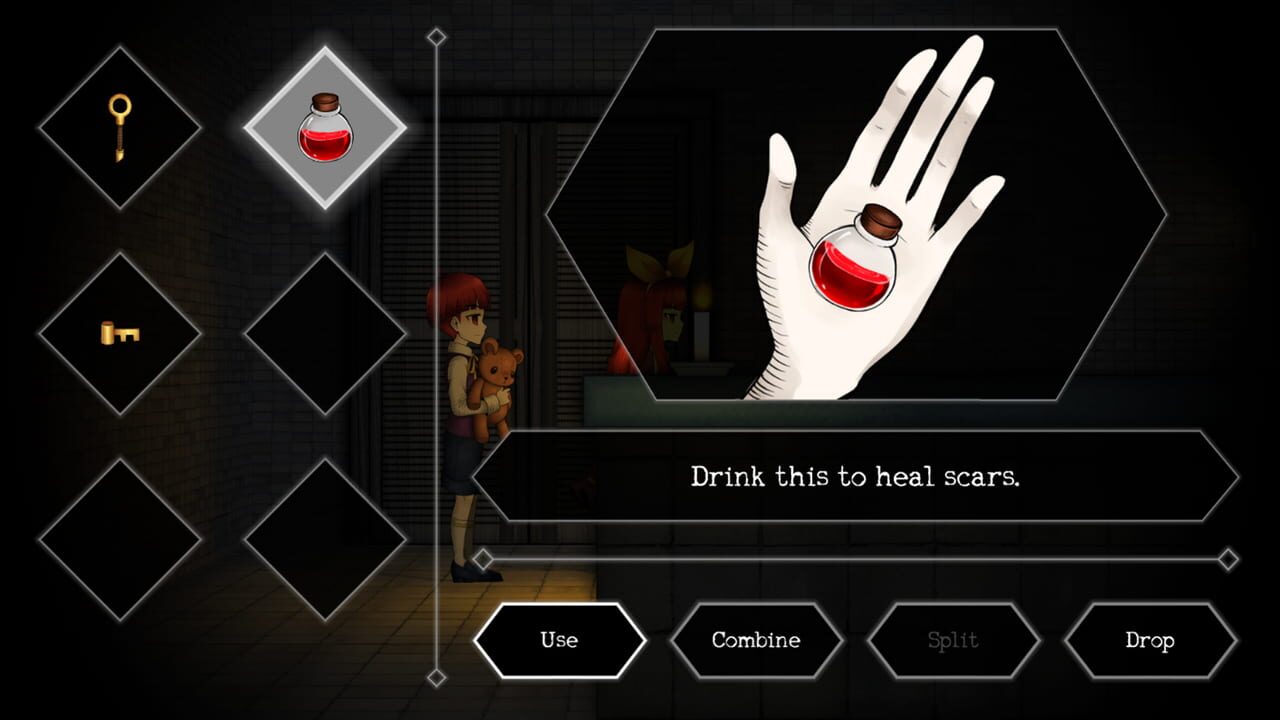This screenshot has width=1280, height=720.
Task: Click the grayed-out Split button
Action: point(955,640)
